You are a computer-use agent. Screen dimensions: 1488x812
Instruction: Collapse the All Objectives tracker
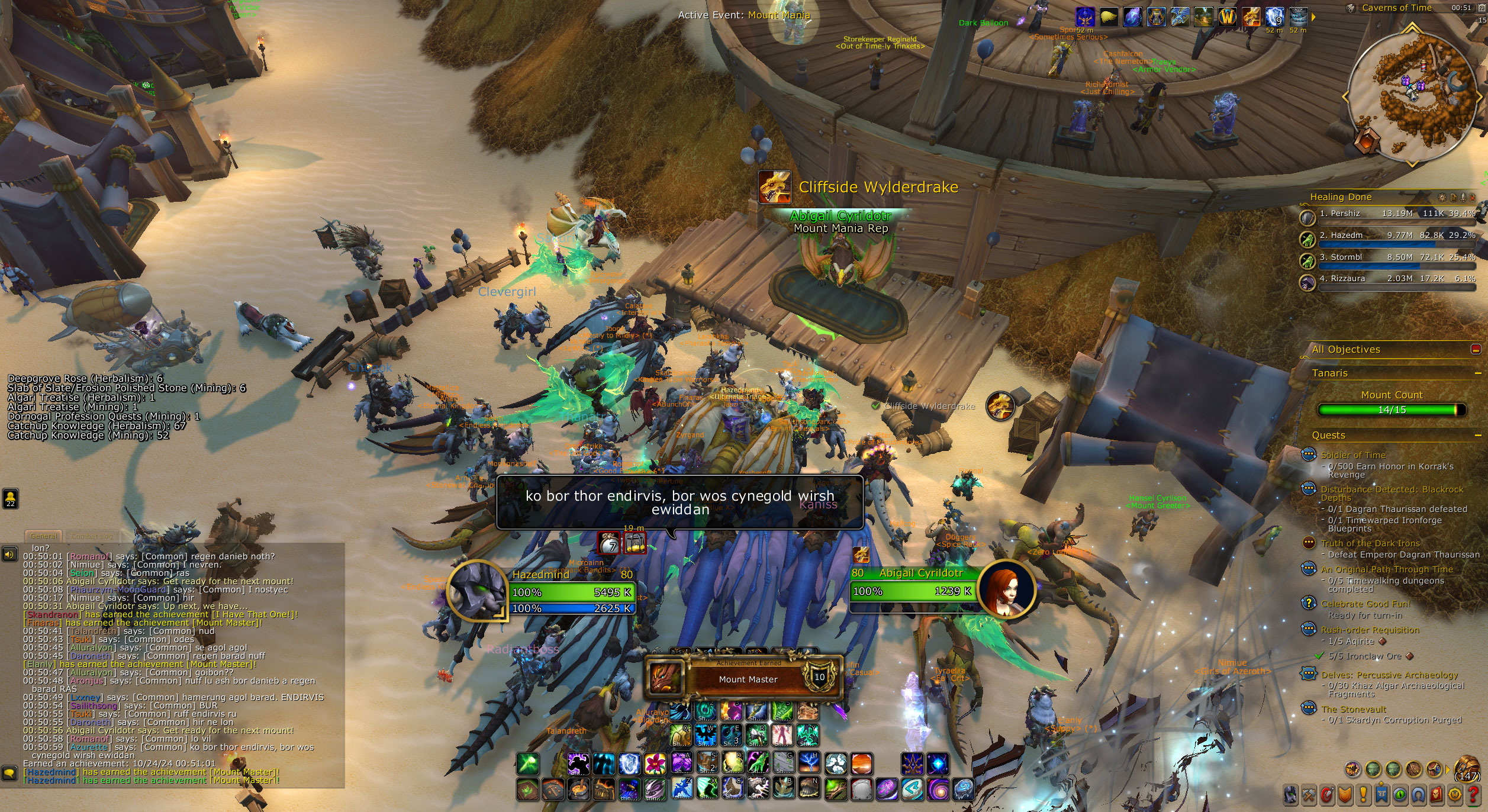[x=1476, y=350]
